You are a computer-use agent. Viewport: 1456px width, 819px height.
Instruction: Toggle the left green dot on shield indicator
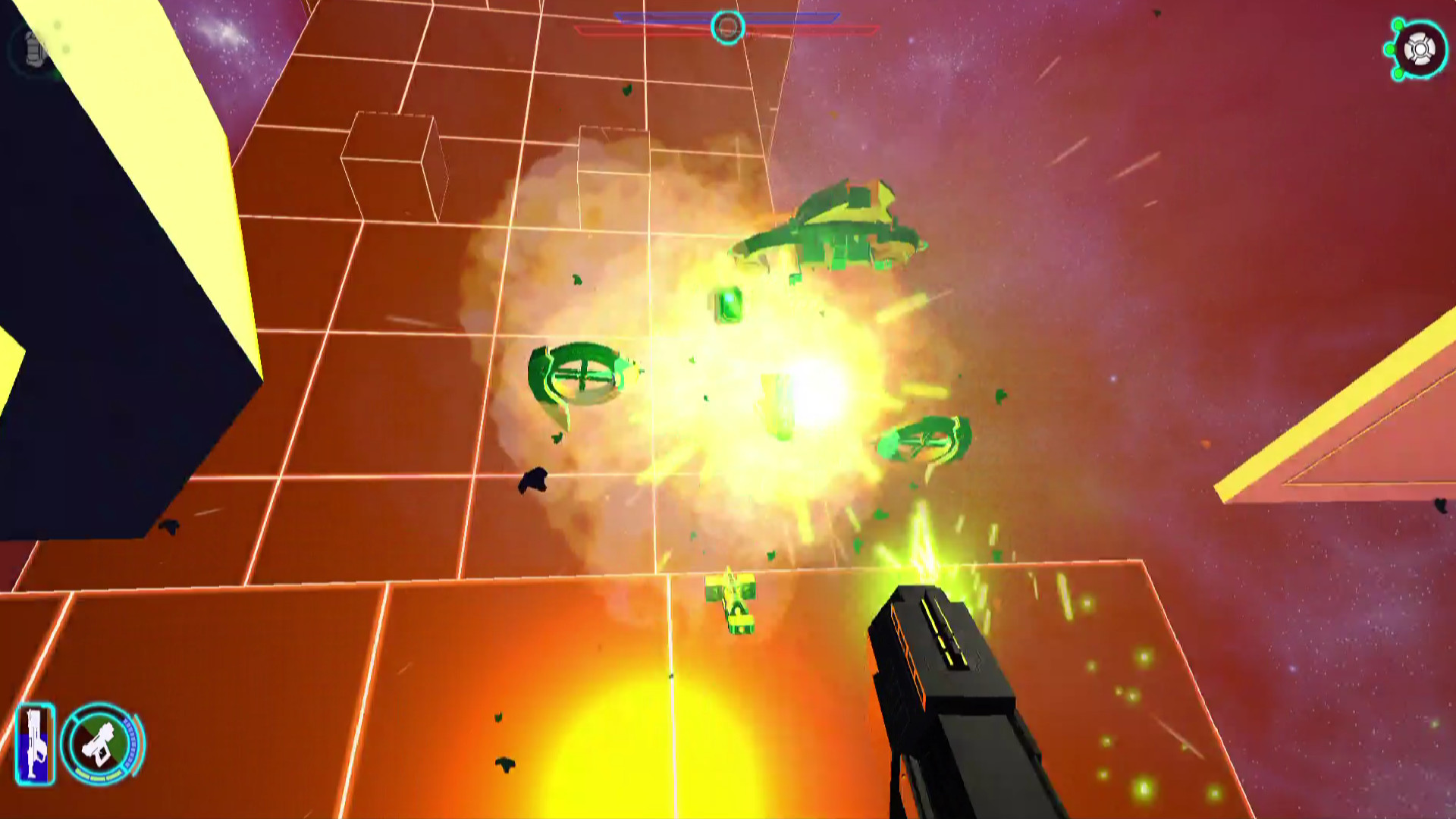point(1390,48)
